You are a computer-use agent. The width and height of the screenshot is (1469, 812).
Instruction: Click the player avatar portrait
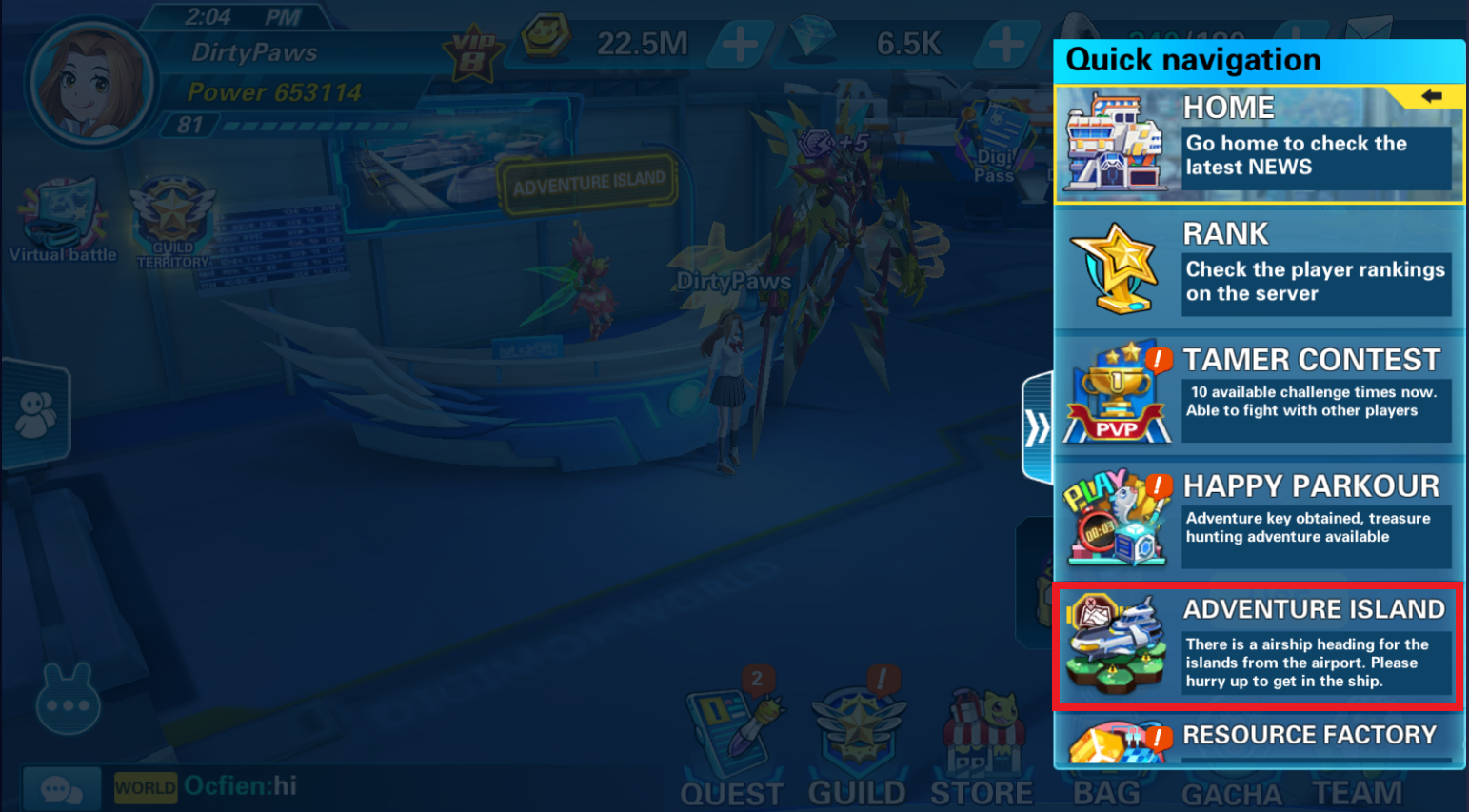point(92,83)
